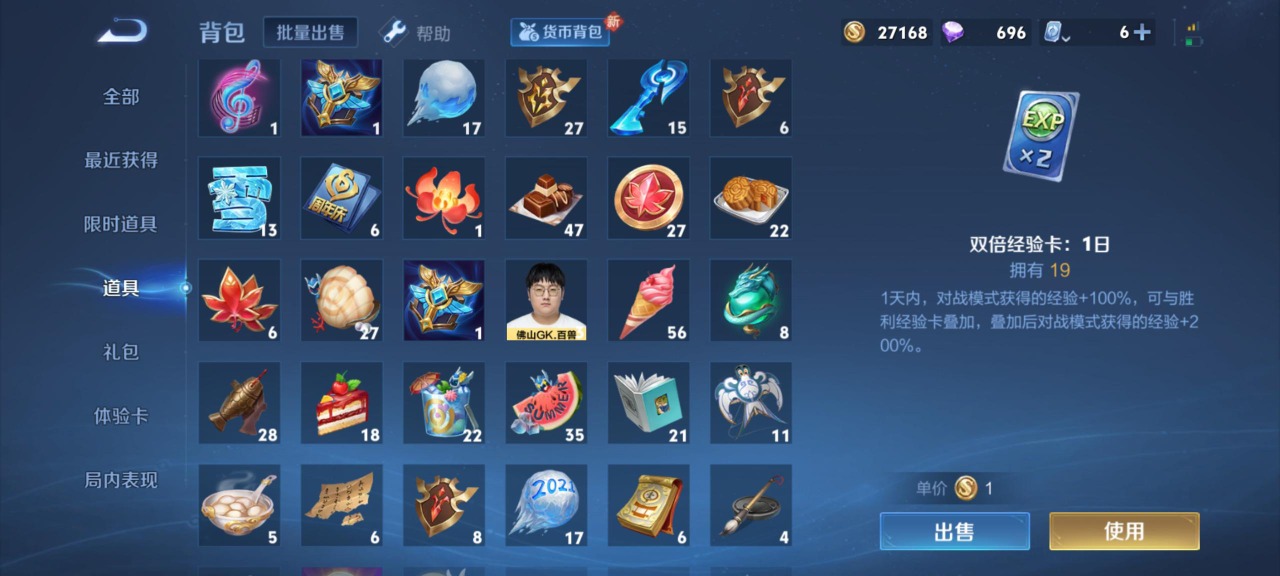Add more cards with the plus button
Screen dimensions: 1280x576
click(x=1142, y=32)
